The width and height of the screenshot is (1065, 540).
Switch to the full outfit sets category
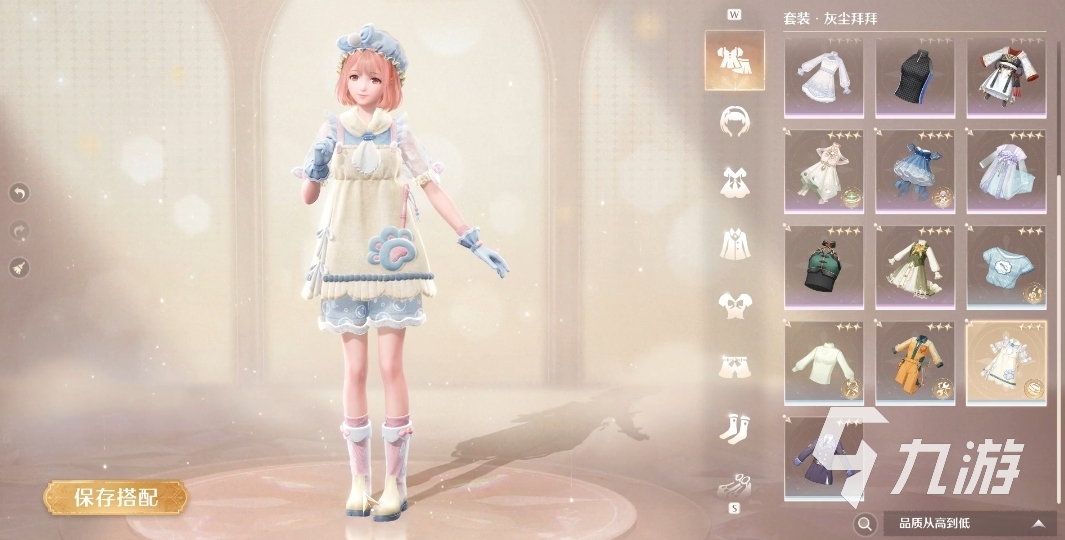coord(734,60)
